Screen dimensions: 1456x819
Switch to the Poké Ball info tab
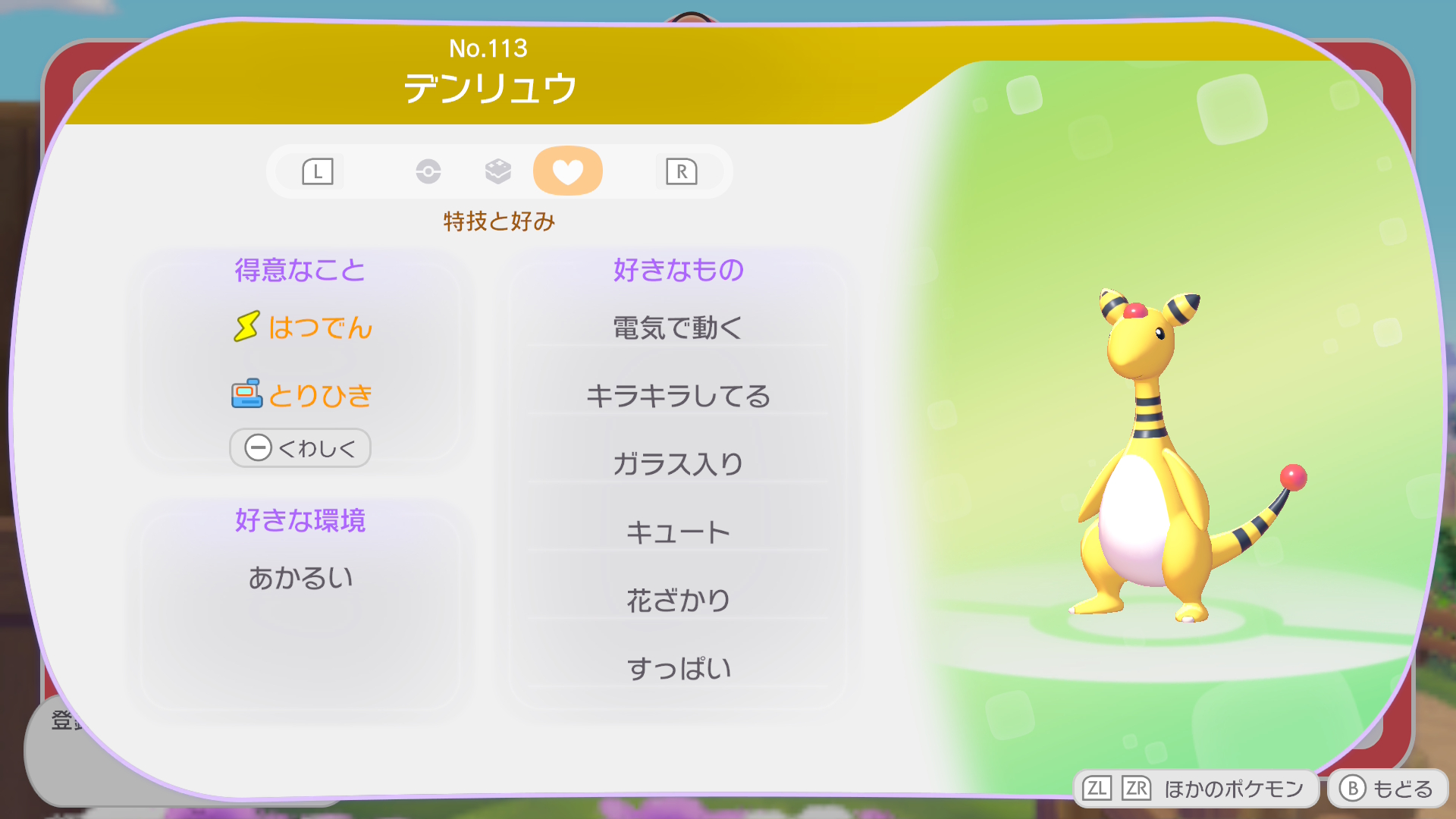click(x=428, y=171)
